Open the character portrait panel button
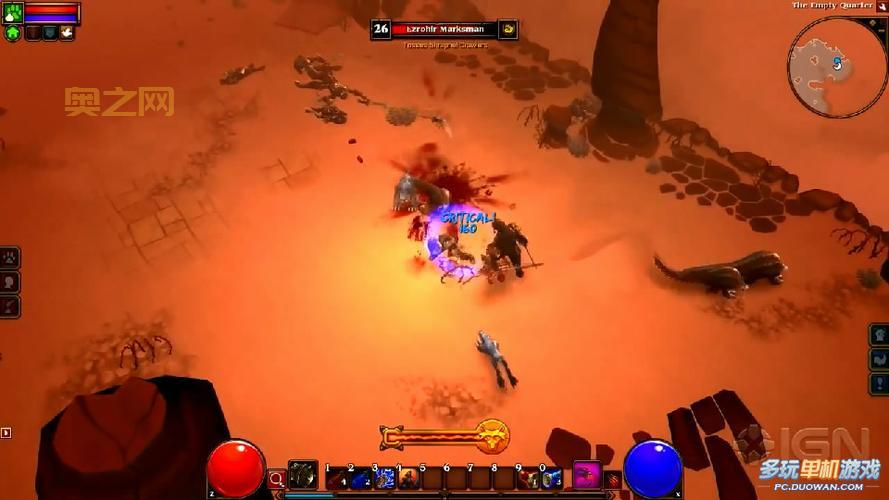889x500 pixels. click(x=9, y=282)
